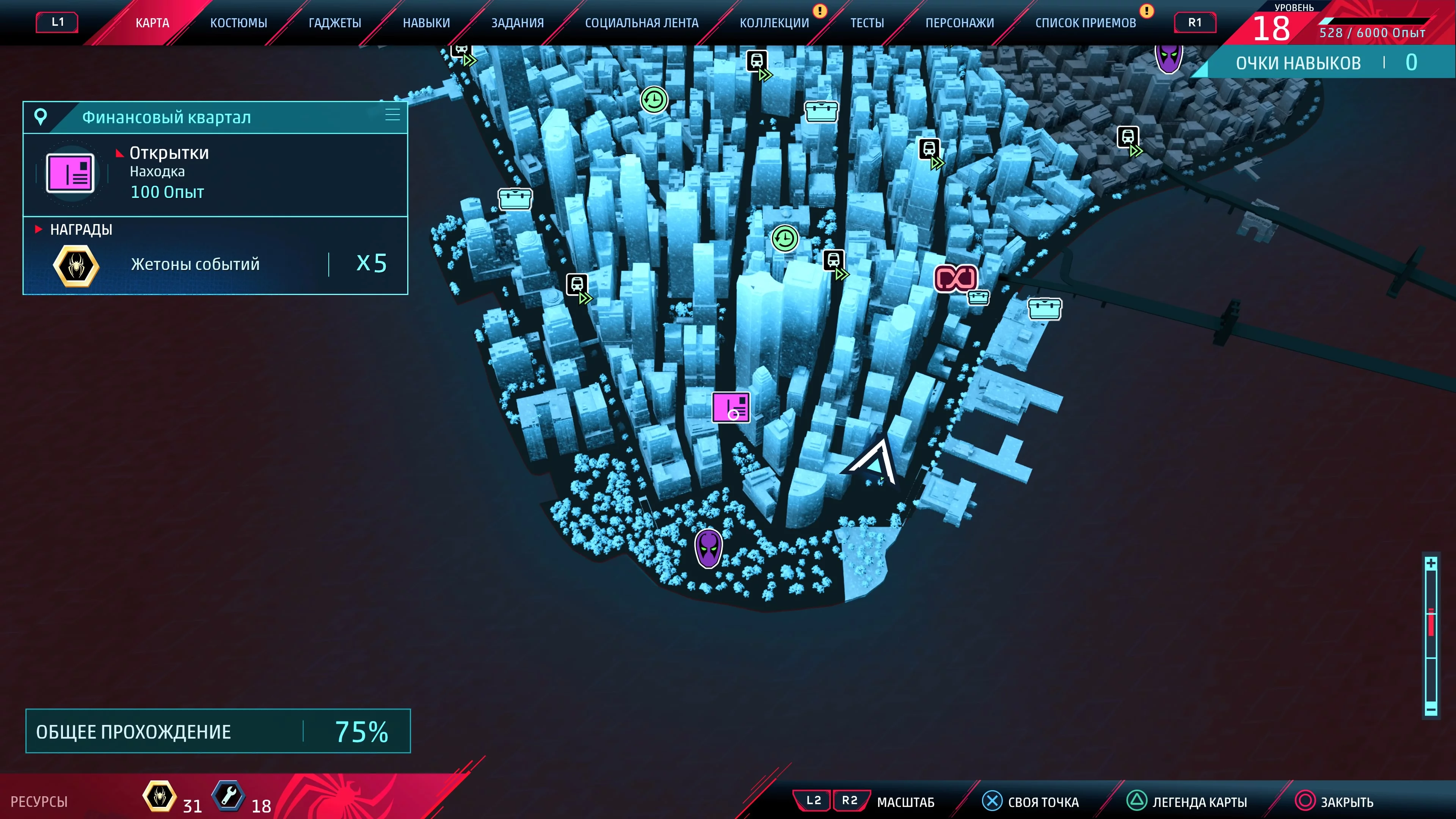1456x819 pixels.
Task: Close the map with Закрыть
Action: [x=1335, y=802]
